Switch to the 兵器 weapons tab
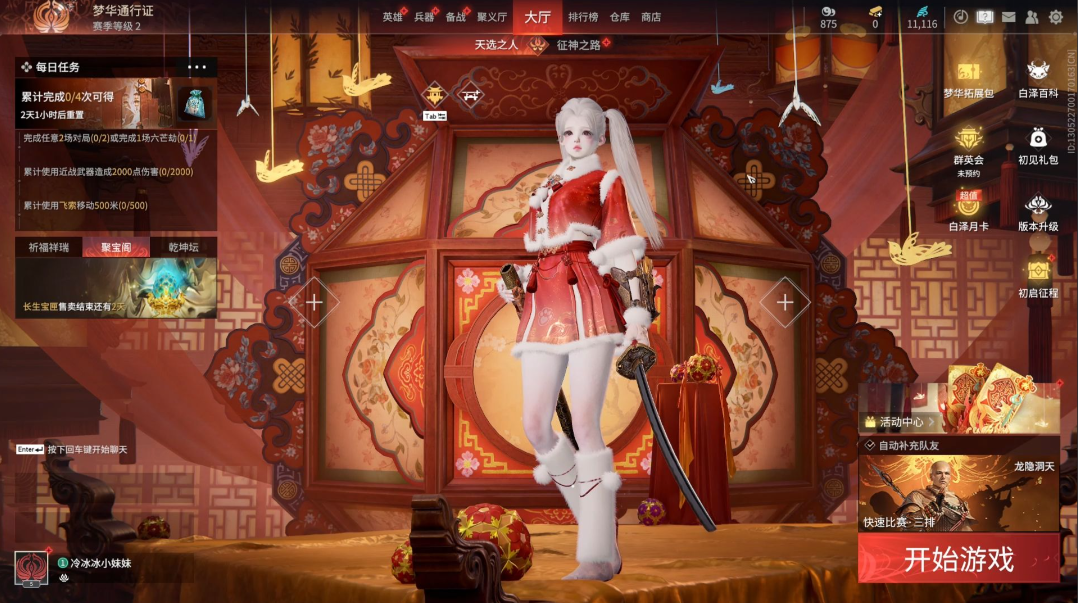1078x603 pixels. (424, 17)
